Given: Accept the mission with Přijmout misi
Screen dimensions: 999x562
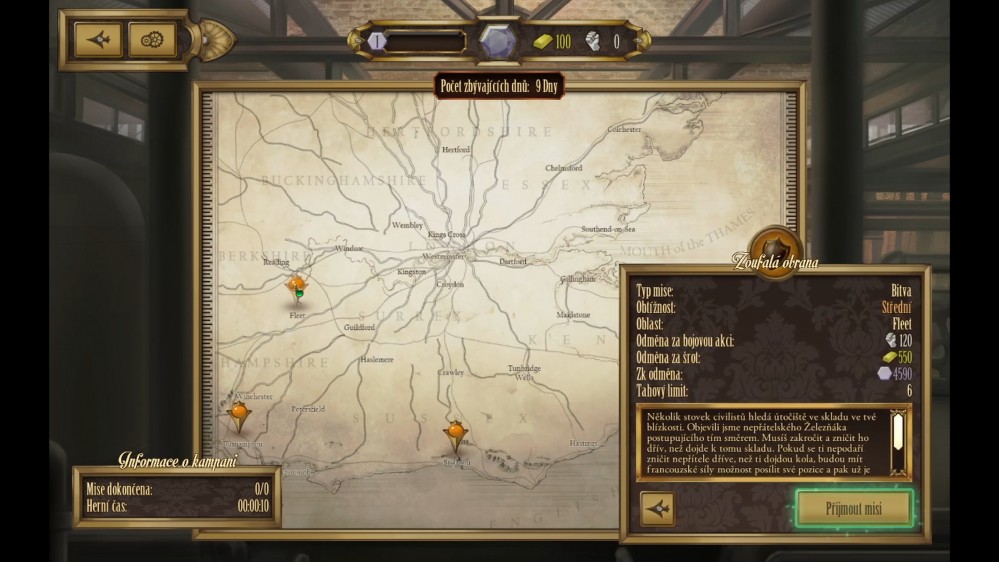Looking at the screenshot, I should point(854,509).
